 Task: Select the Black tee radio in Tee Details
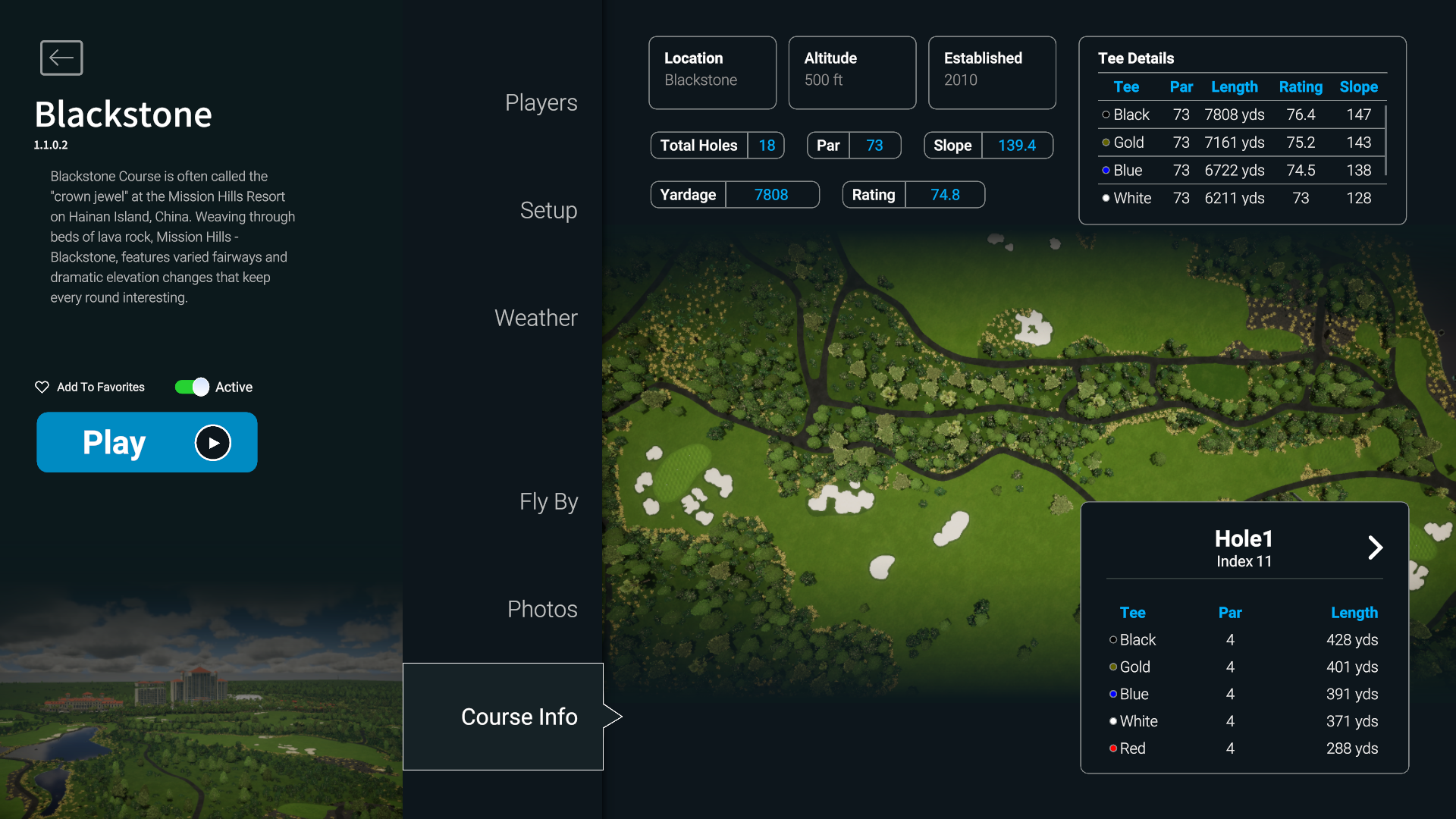[x=1105, y=115]
